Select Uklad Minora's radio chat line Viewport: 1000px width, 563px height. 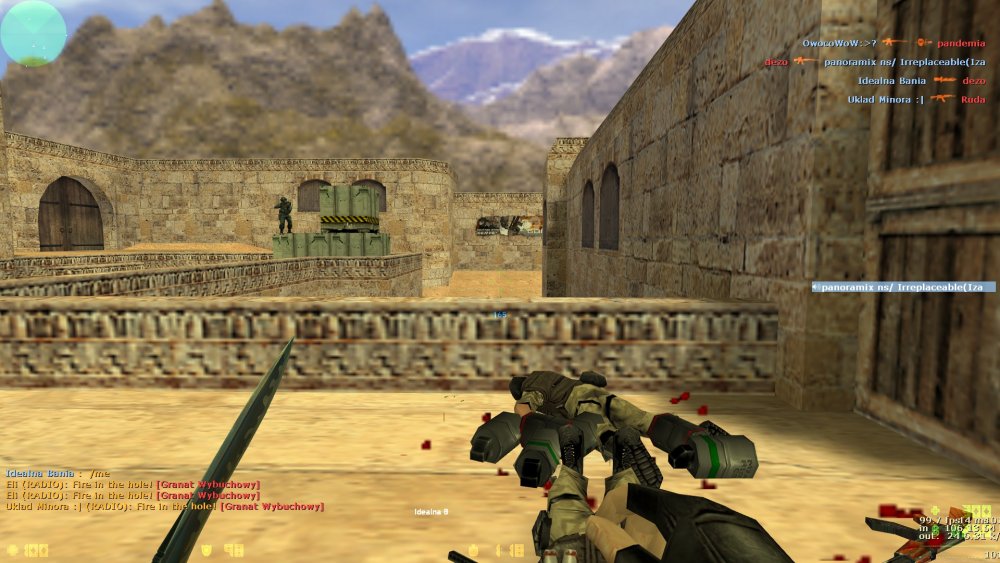click(165, 506)
